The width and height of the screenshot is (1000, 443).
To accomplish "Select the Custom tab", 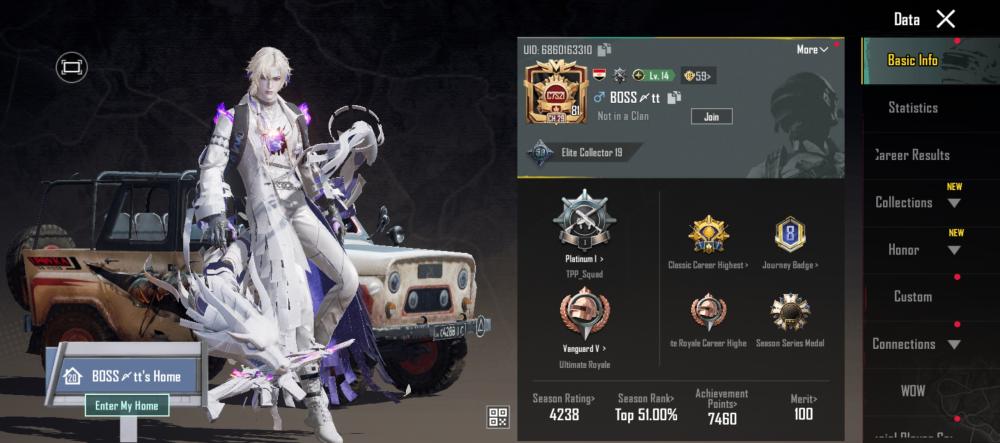I will [913, 296].
